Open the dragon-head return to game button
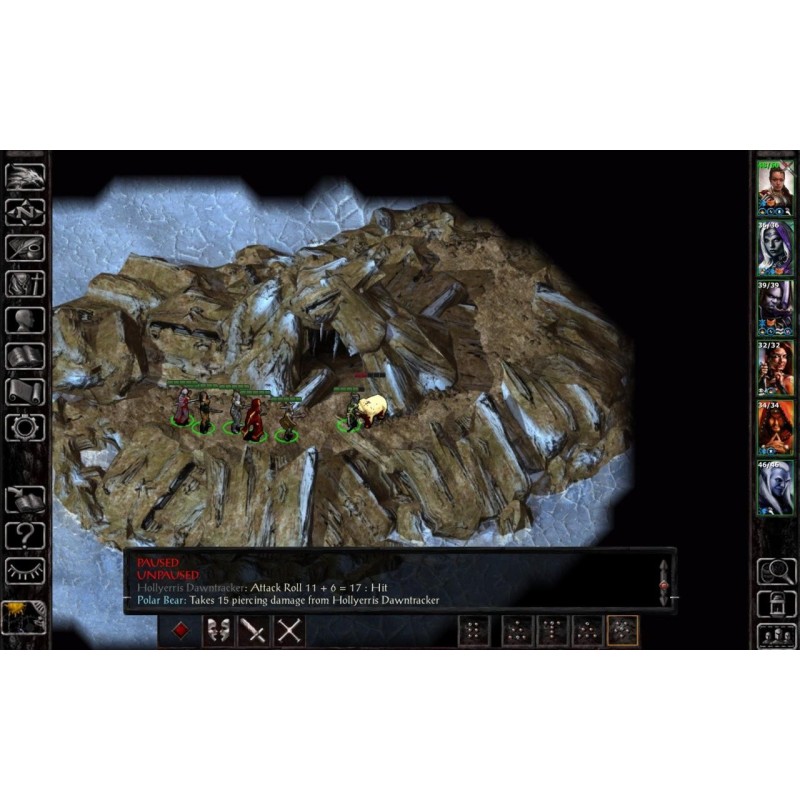800x800 pixels. [25, 177]
